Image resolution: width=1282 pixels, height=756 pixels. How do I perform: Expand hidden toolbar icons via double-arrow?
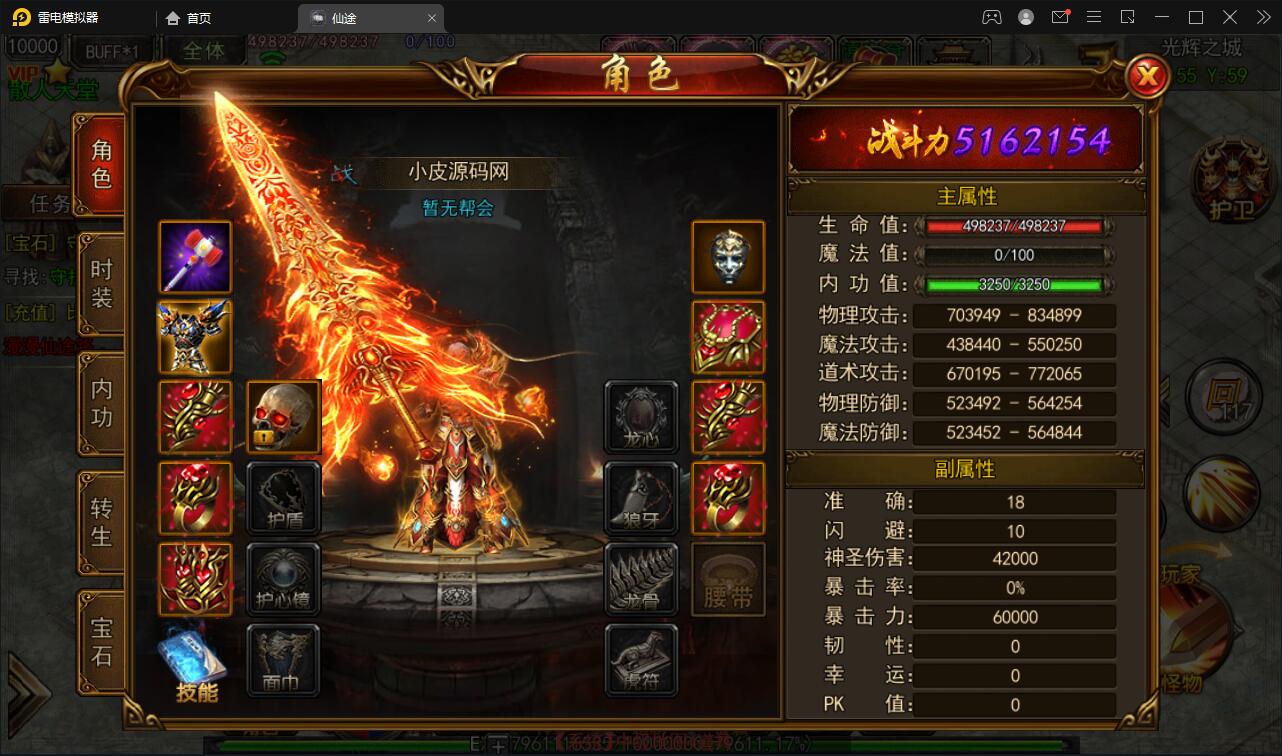point(1262,17)
